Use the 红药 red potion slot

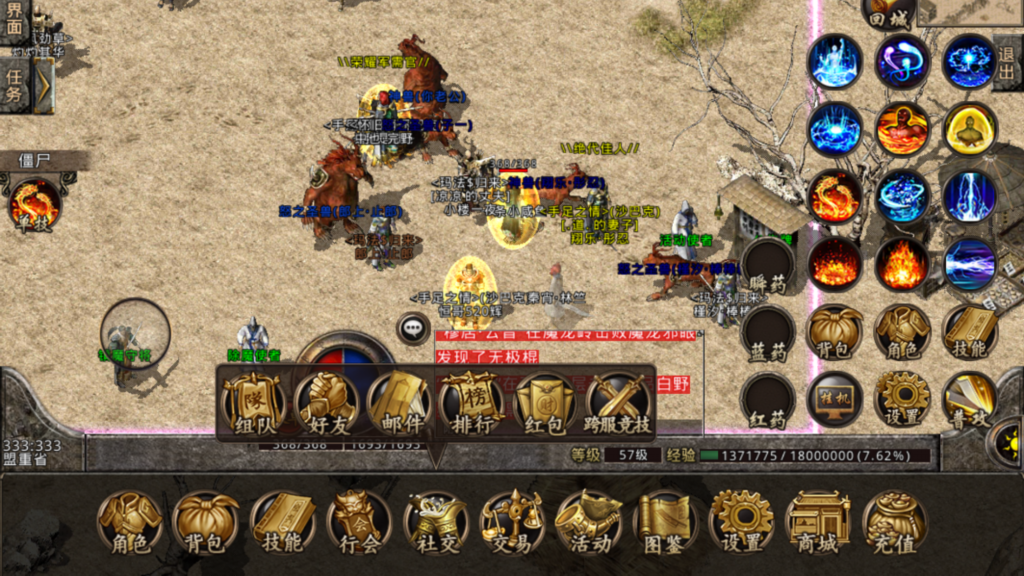click(x=767, y=400)
